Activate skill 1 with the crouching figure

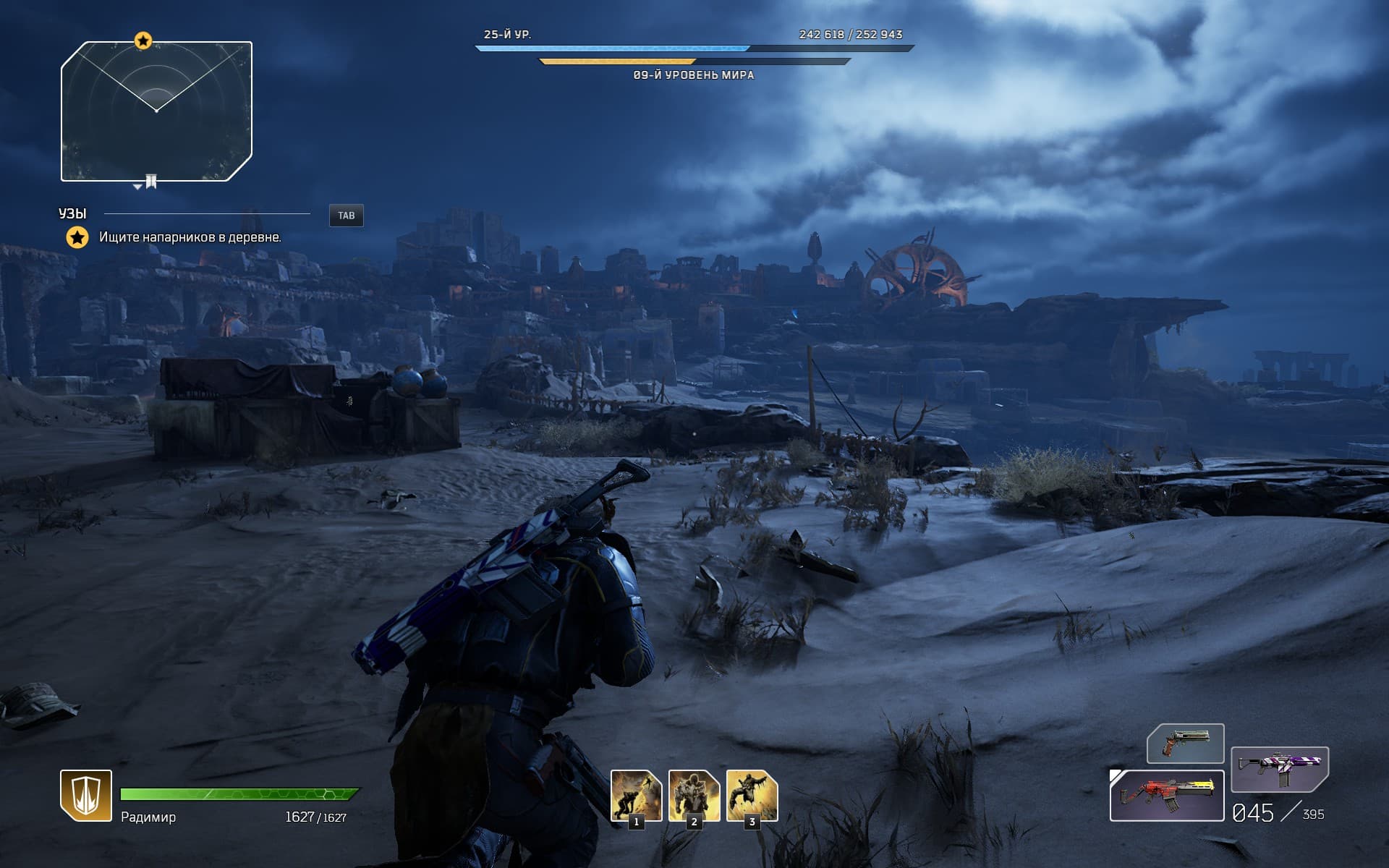[636, 795]
